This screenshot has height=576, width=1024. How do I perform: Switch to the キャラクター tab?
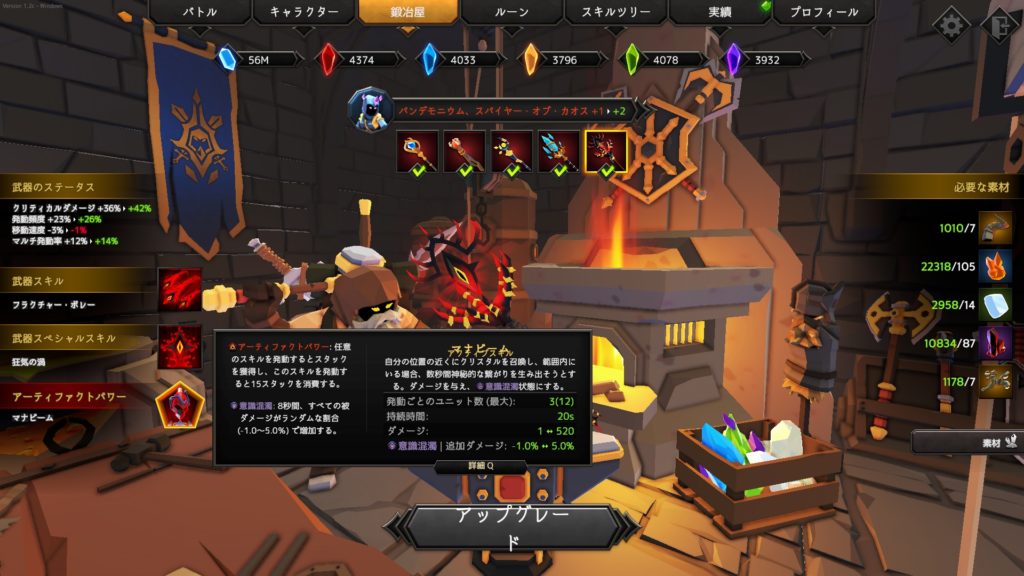[303, 12]
